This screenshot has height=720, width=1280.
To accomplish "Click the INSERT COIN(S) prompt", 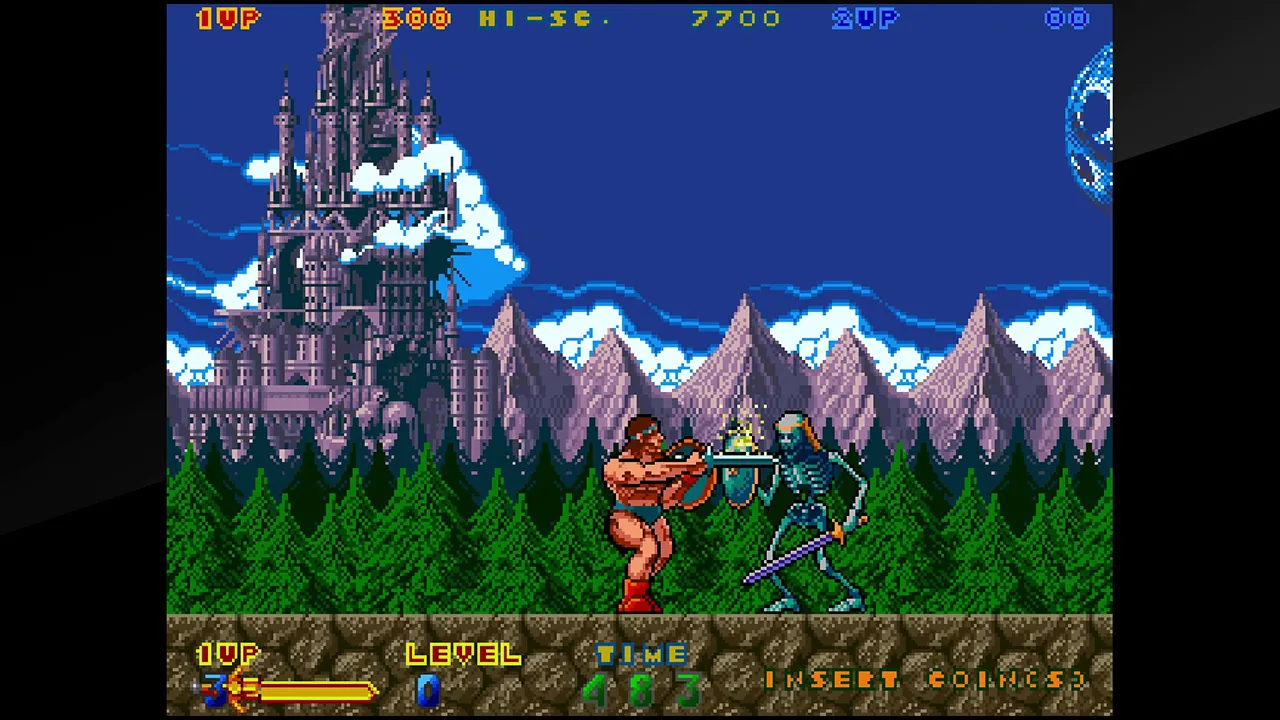I will pos(925,681).
